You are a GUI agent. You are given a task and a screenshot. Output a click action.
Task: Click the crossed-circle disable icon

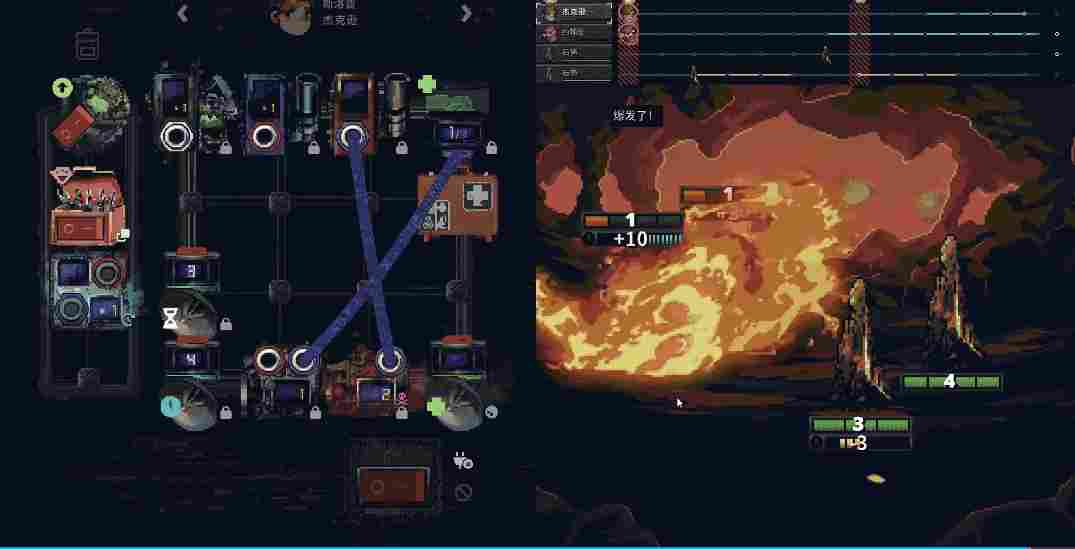coord(462,492)
